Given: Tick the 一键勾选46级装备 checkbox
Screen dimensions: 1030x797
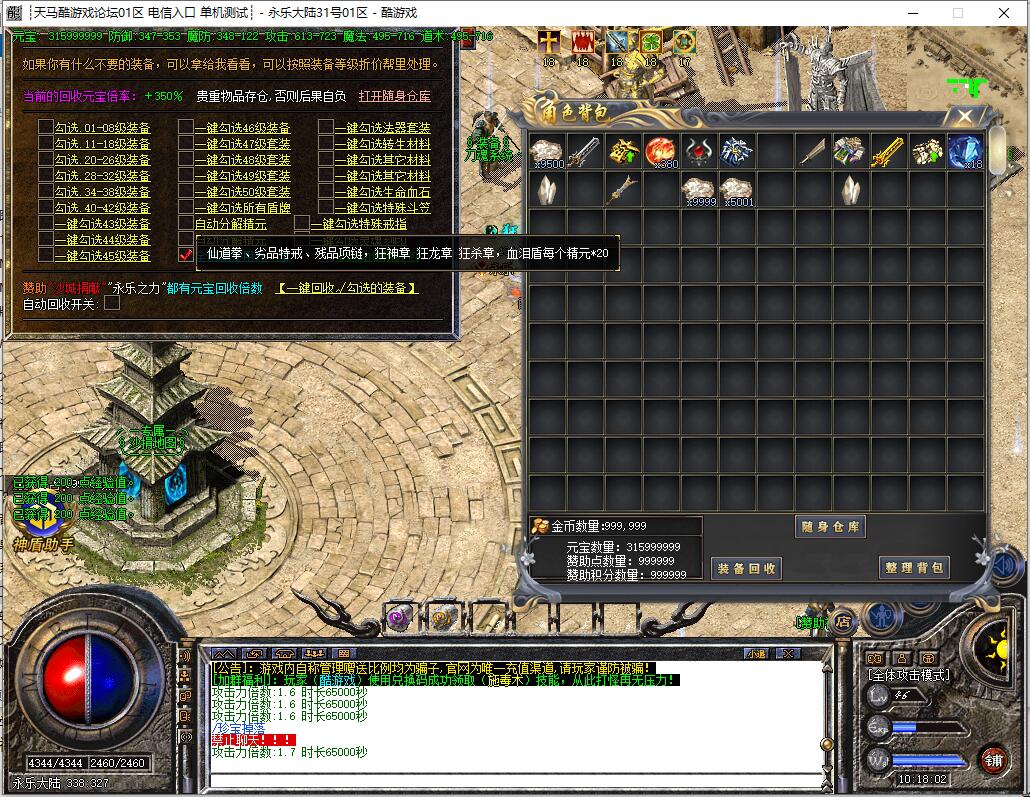Looking at the screenshot, I should coord(186,127).
